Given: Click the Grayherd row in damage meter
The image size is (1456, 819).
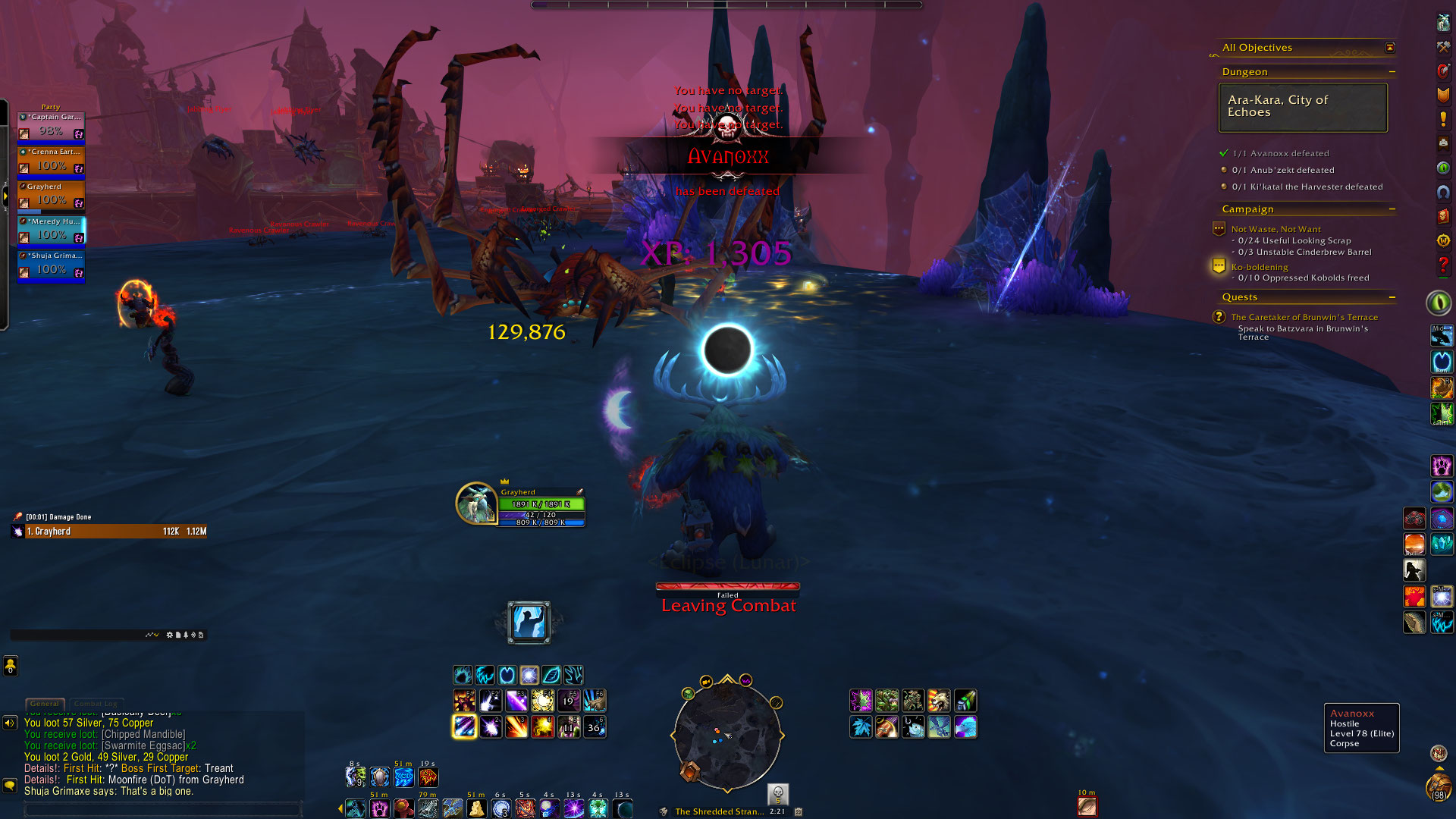Looking at the screenshot, I should tap(110, 532).
